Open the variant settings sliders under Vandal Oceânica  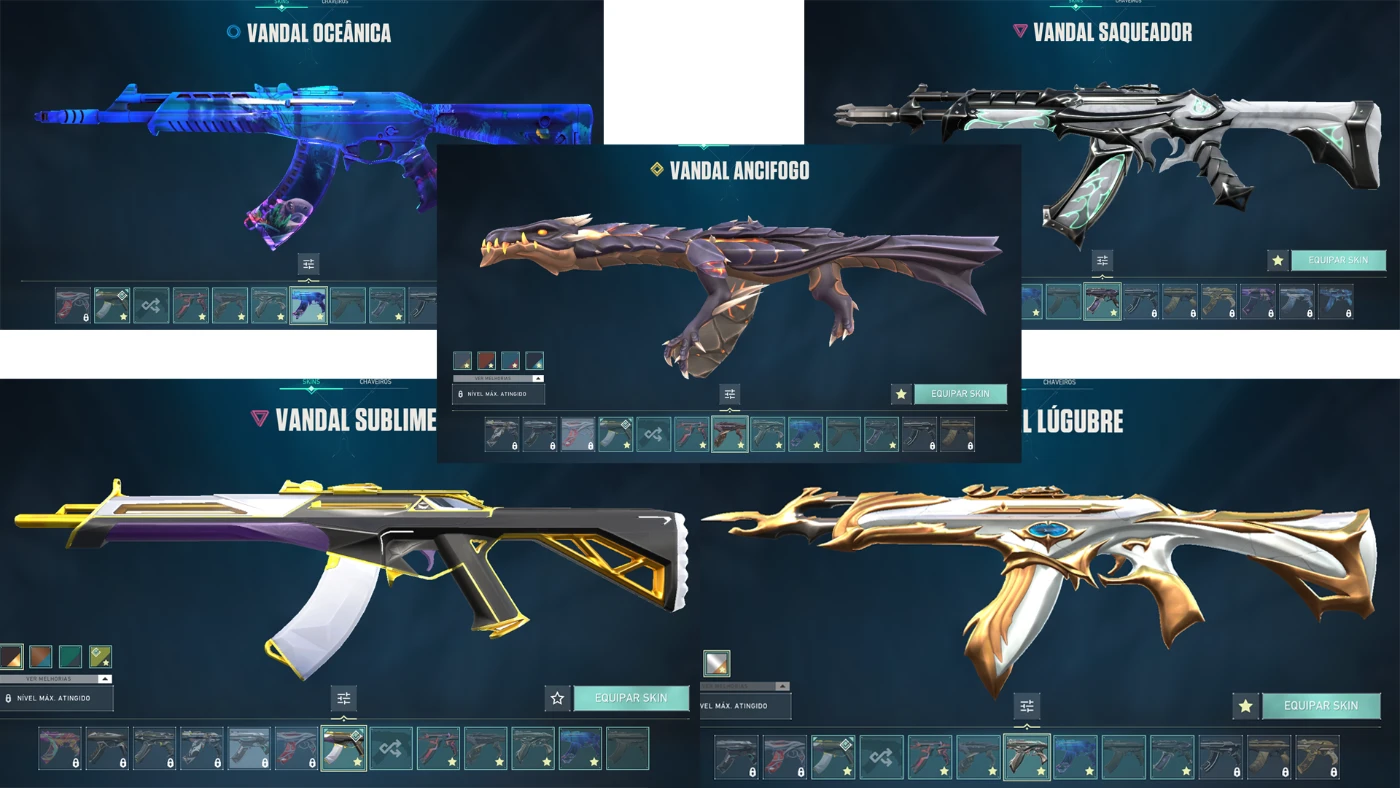307,263
